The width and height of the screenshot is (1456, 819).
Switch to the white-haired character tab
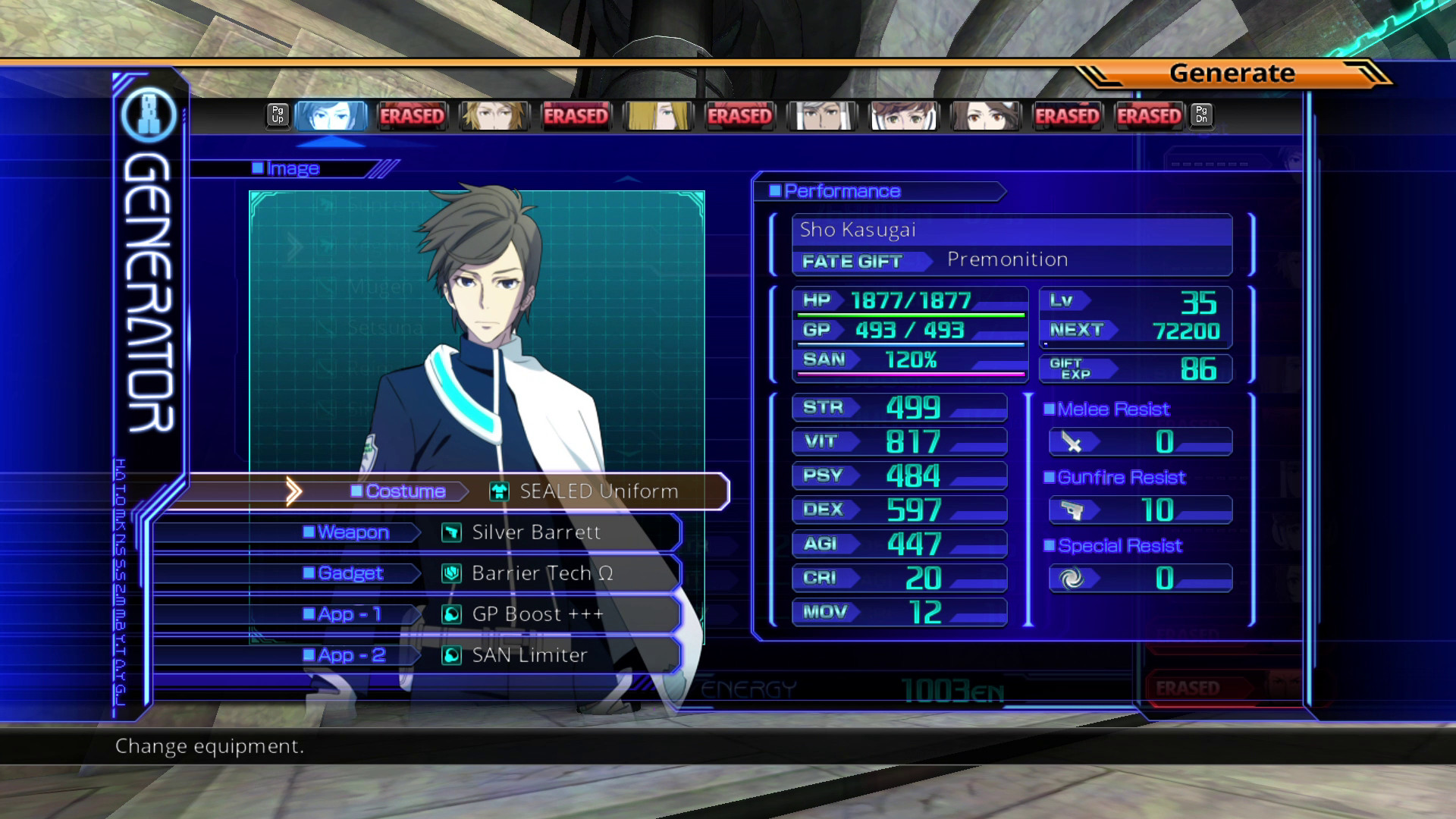coord(821,115)
